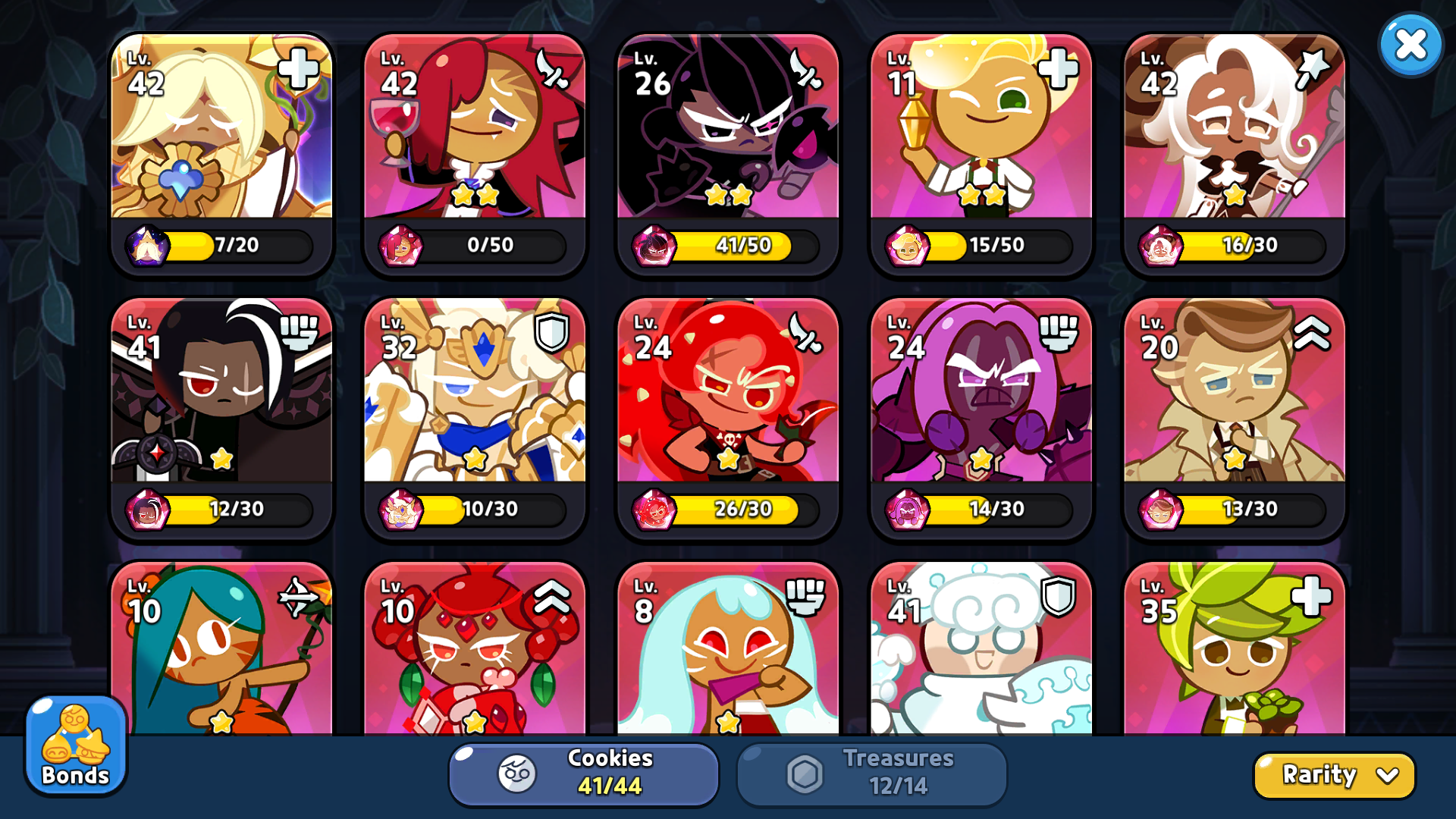The height and width of the screenshot is (819, 1456).
Task: Click the ambush slash icon on Lv.26 dark cookie
Action: tap(806, 68)
